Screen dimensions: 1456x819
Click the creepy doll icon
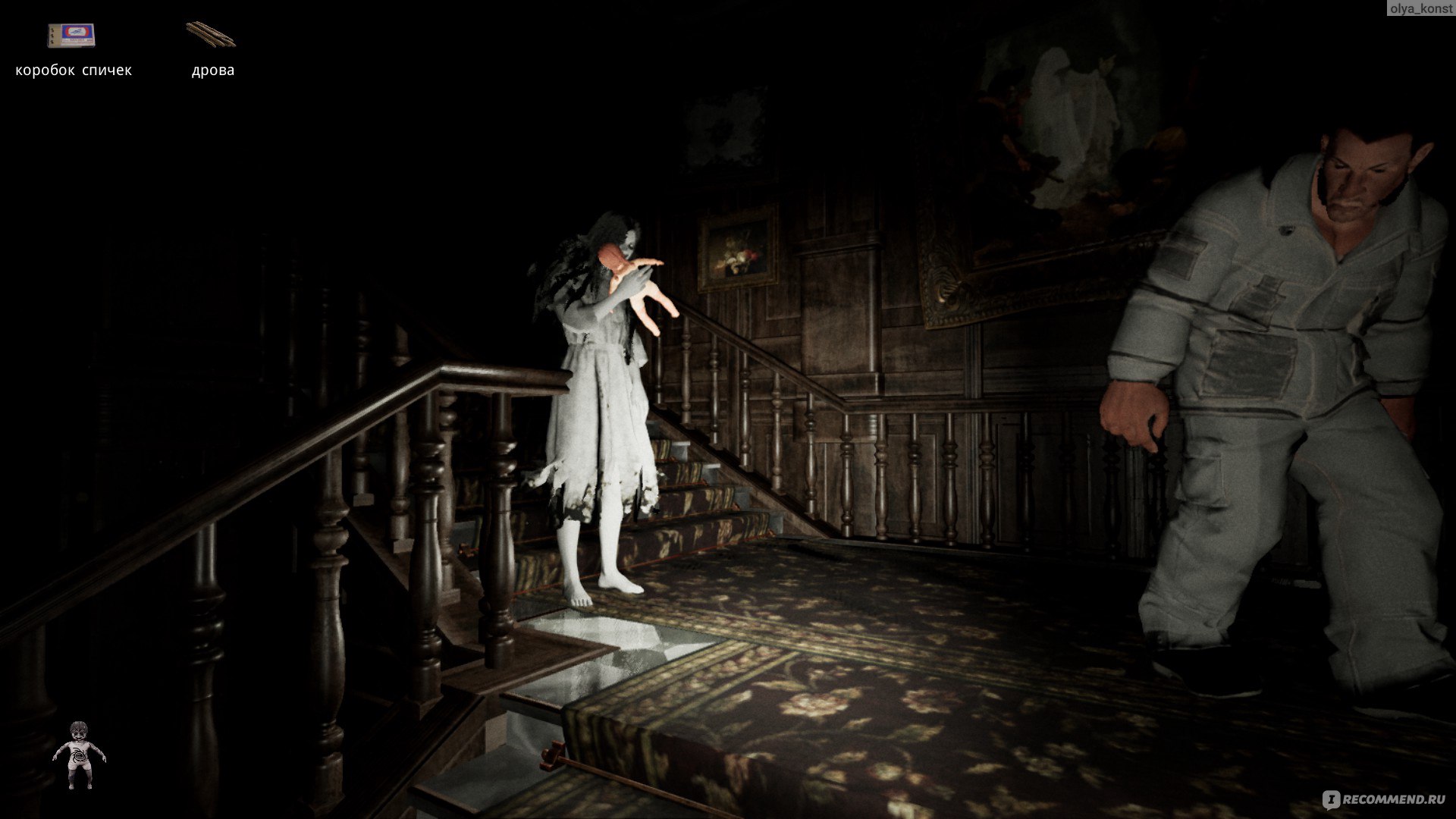tap(79, 755)
